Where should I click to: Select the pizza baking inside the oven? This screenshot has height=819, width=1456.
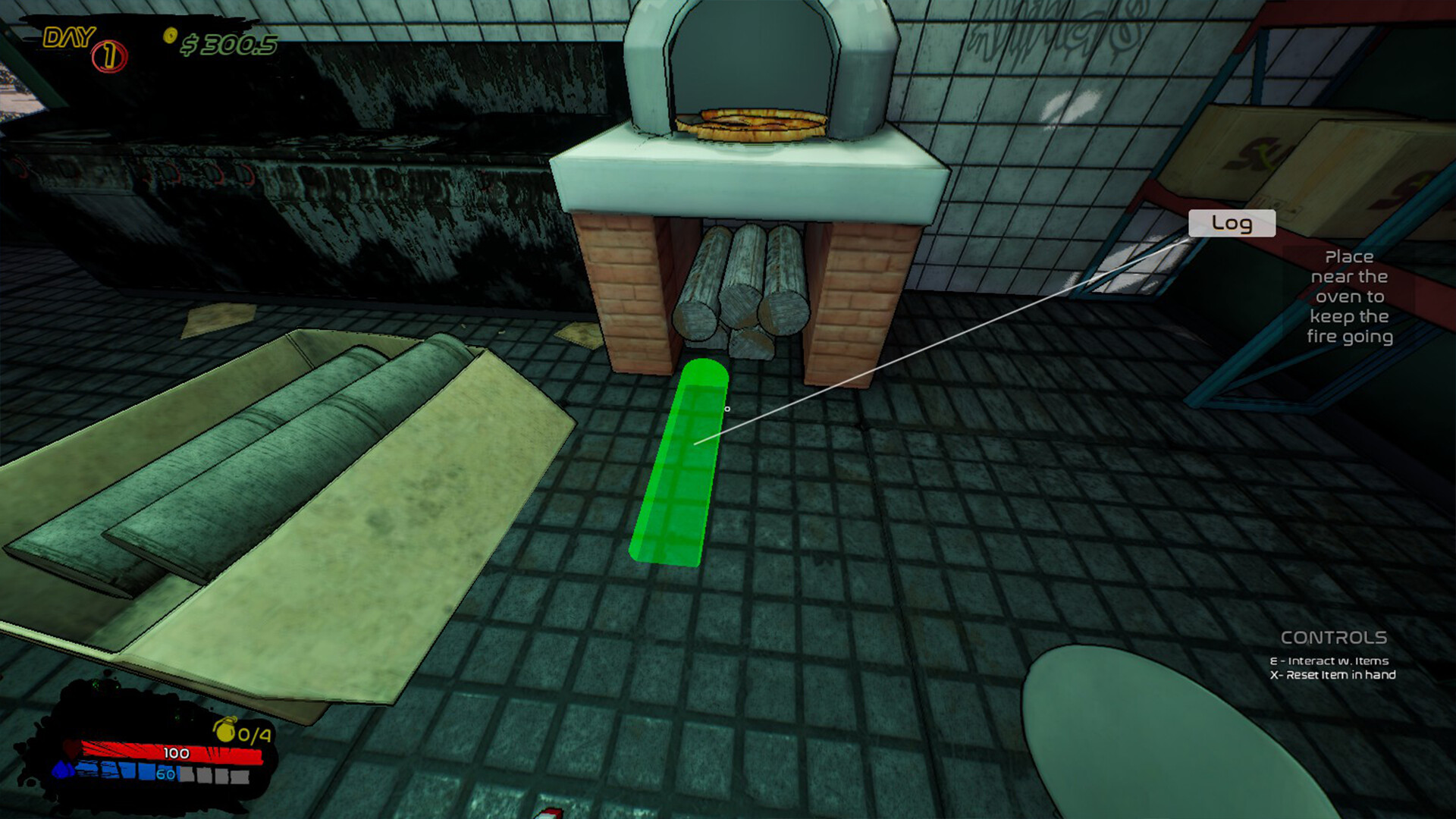(751, 125)
